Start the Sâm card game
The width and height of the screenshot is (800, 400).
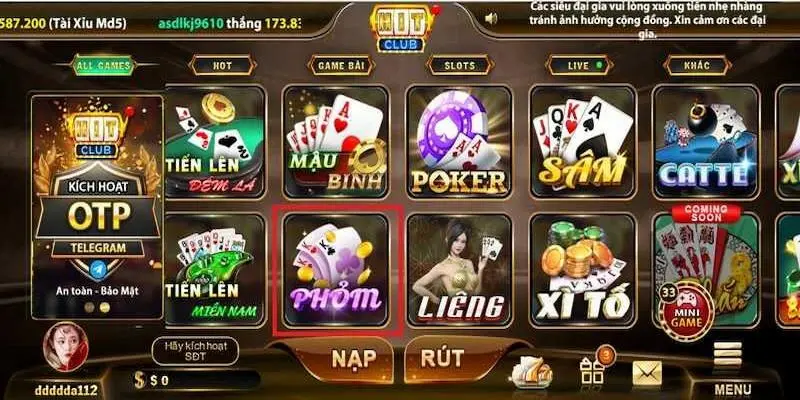(582, 142)
